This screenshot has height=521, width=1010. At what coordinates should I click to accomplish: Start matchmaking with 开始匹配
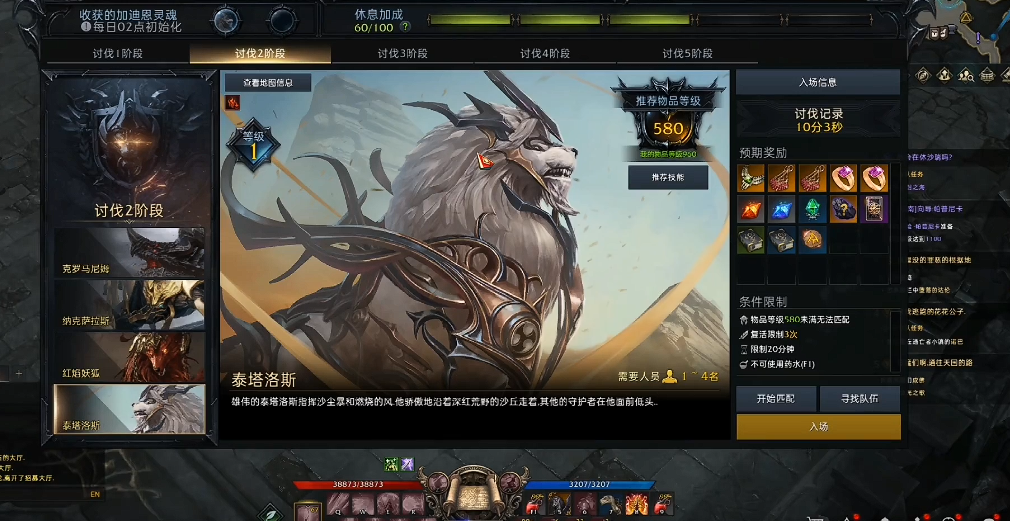(x=776, y=398)
